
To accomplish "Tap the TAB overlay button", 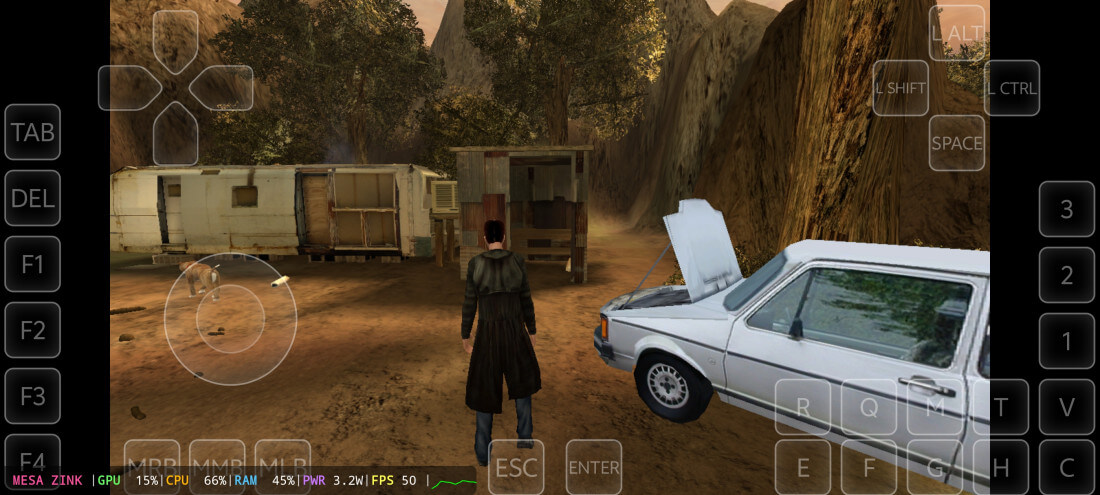I will tap(33, 132).
